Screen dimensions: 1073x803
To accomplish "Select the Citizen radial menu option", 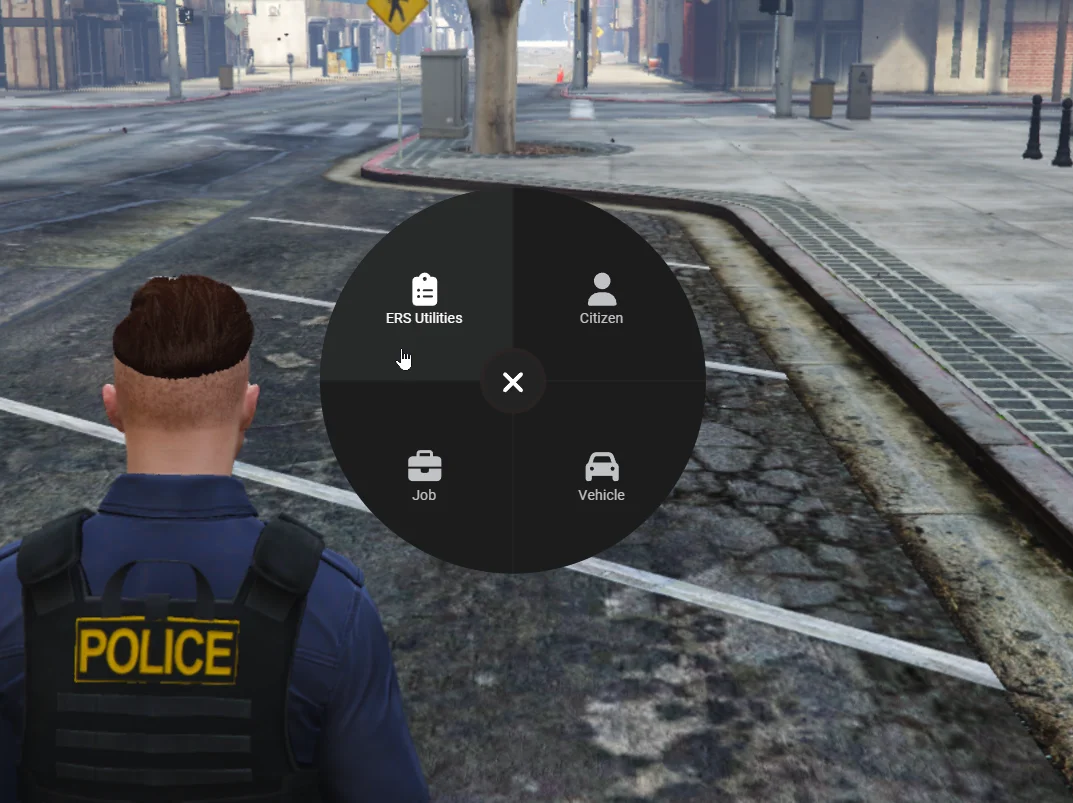I will (x=601, y=299).
